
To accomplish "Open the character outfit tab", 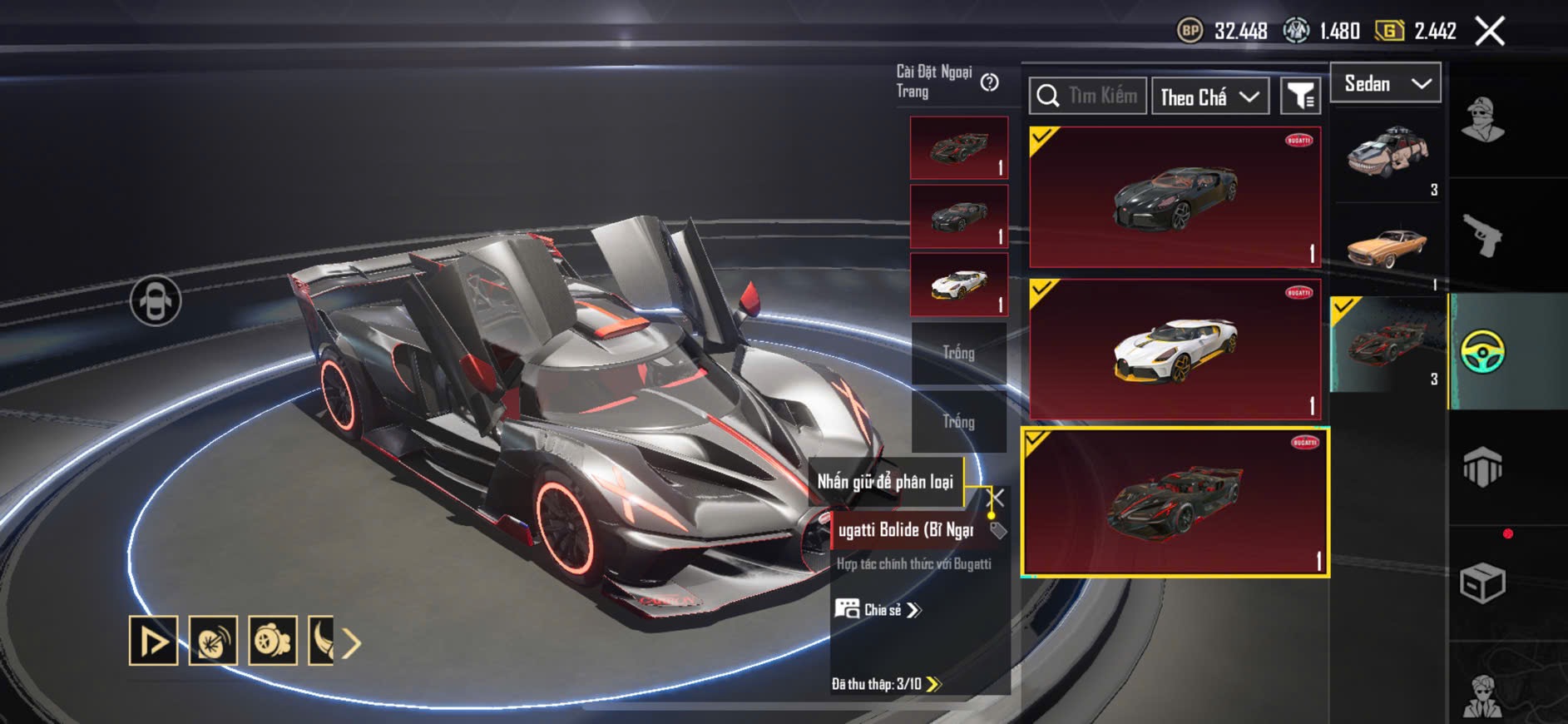I will pos(1482,121).
